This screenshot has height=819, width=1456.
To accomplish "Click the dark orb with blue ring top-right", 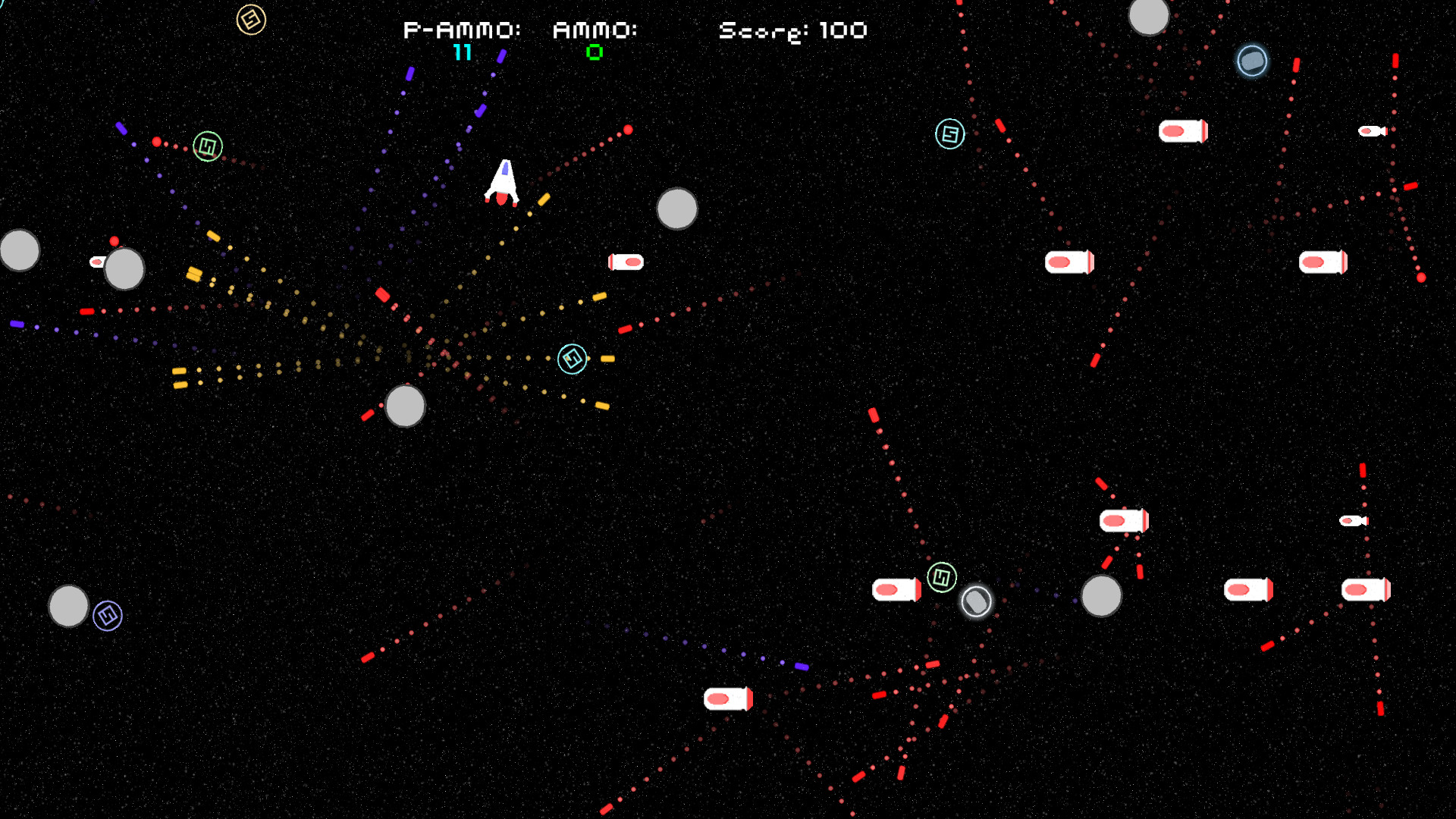I will (x=1251, y=61).
